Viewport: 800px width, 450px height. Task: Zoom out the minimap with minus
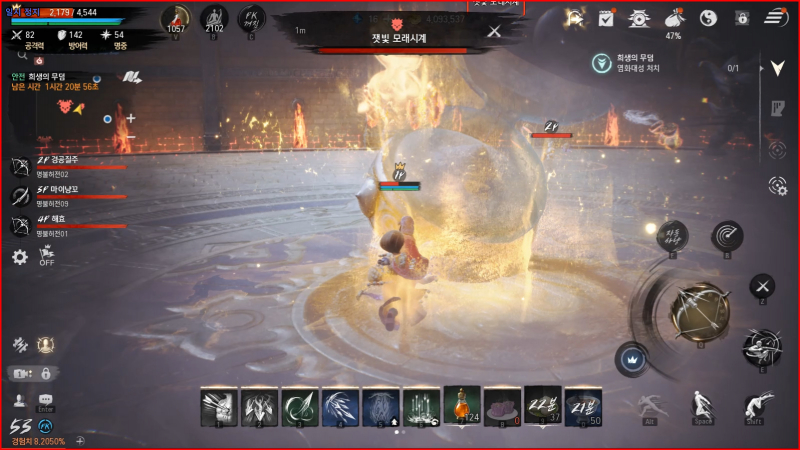coord(130,137)
